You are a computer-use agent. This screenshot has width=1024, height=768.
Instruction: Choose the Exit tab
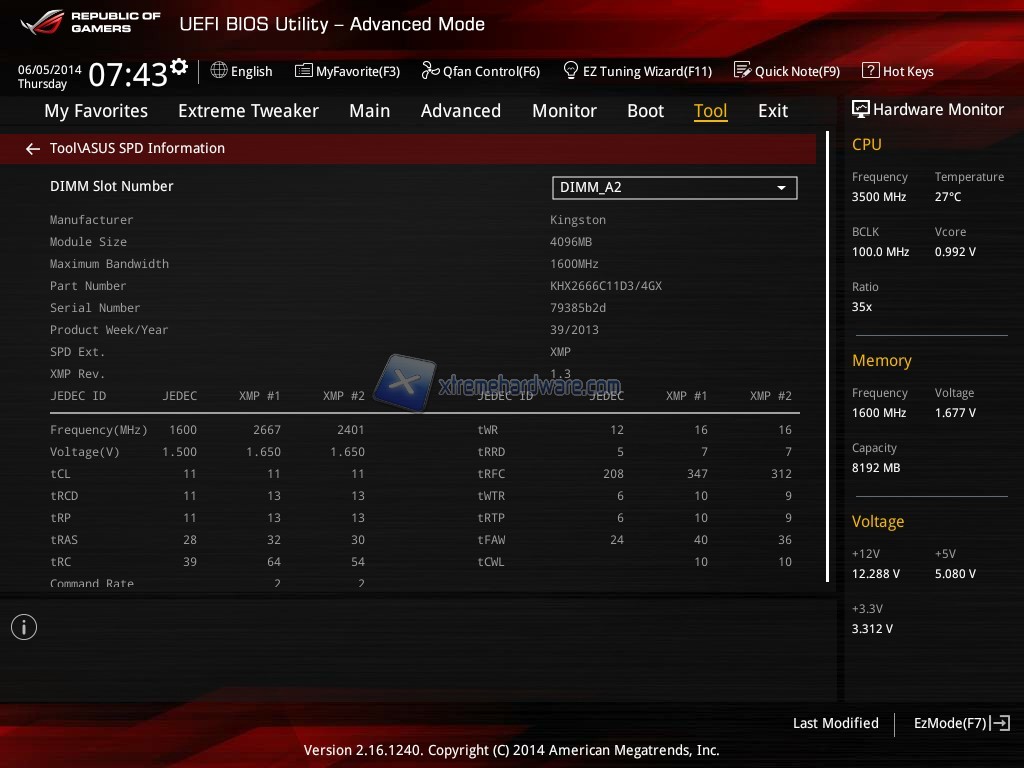click(772, 111)
